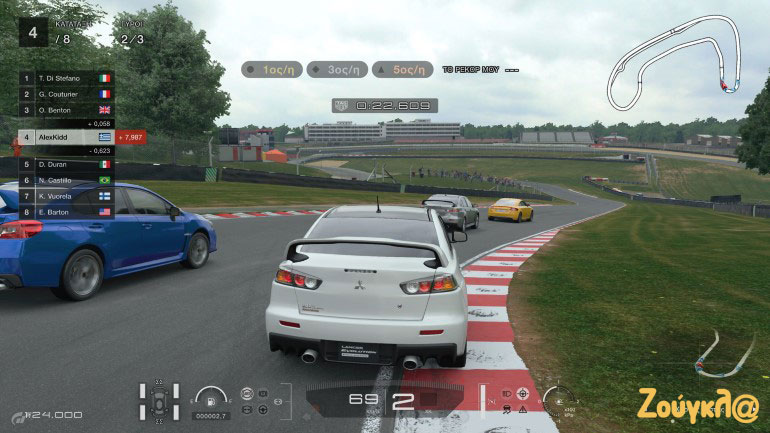This screenshot has height=433, width=770.
Task: Select the silver 3ος/η target pill
Action: (337, 70)
